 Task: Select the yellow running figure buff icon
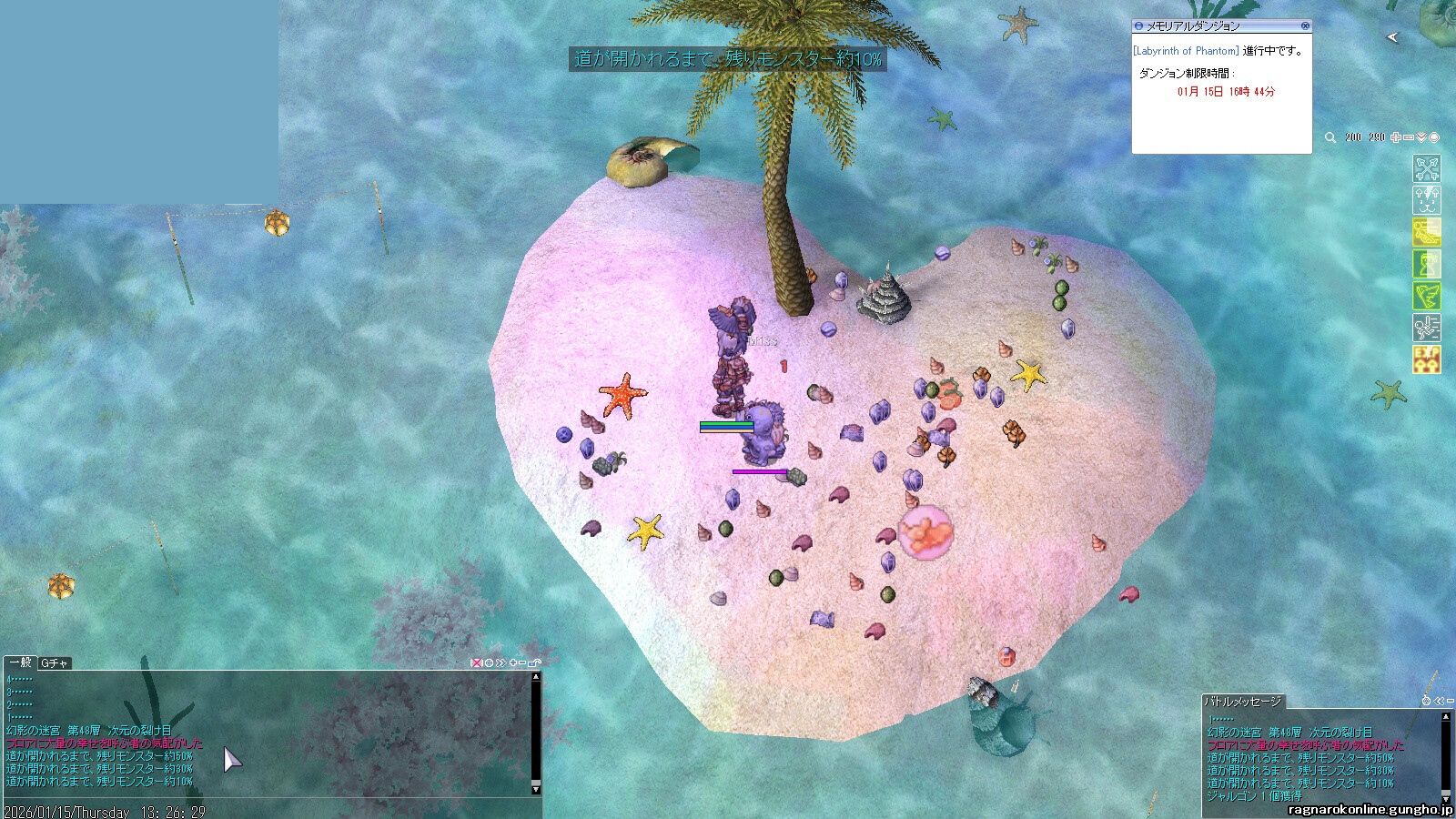[x=1426, y=232]
